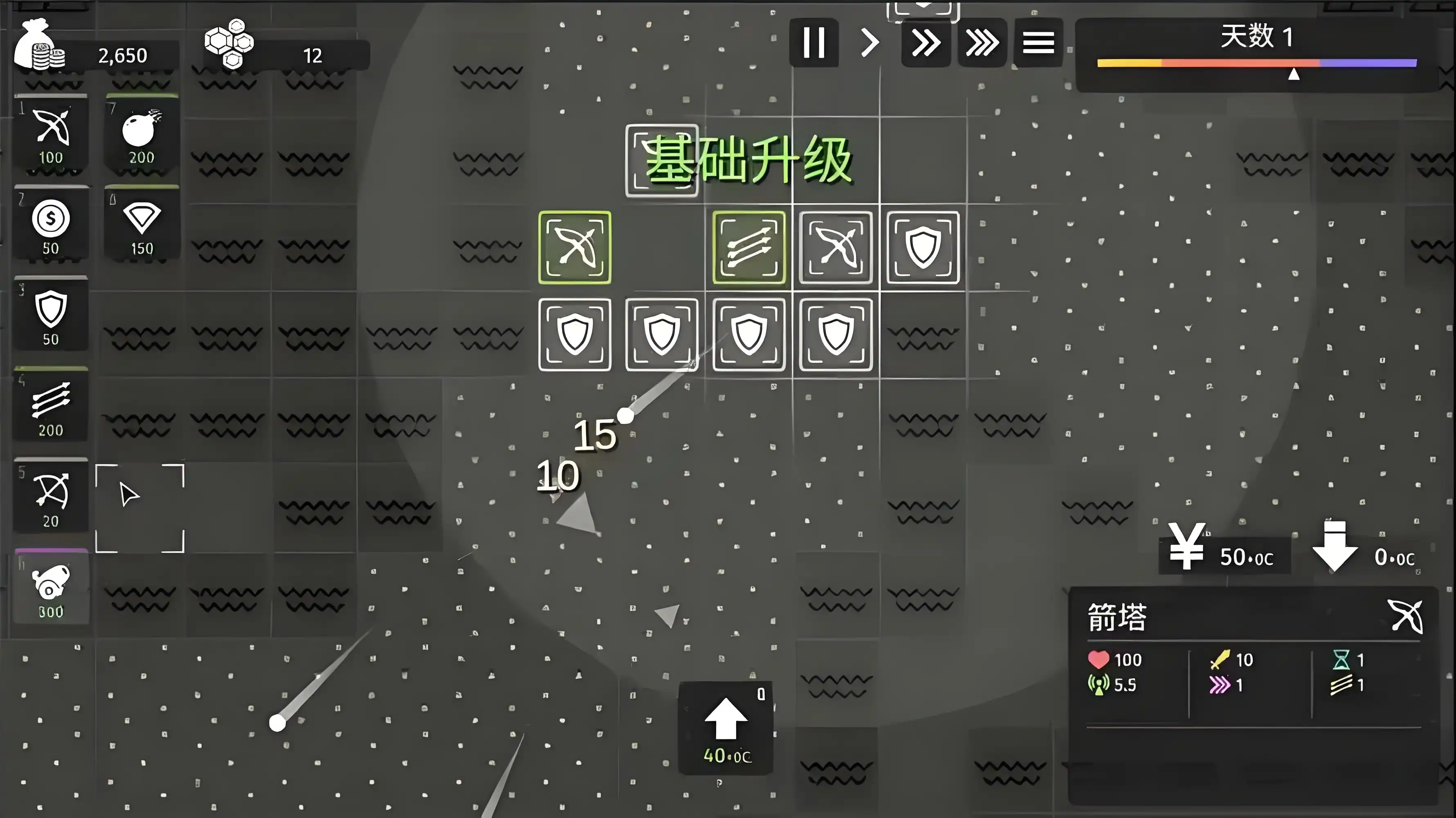Select the 150-cost gem tower

[x=140, y=225]
